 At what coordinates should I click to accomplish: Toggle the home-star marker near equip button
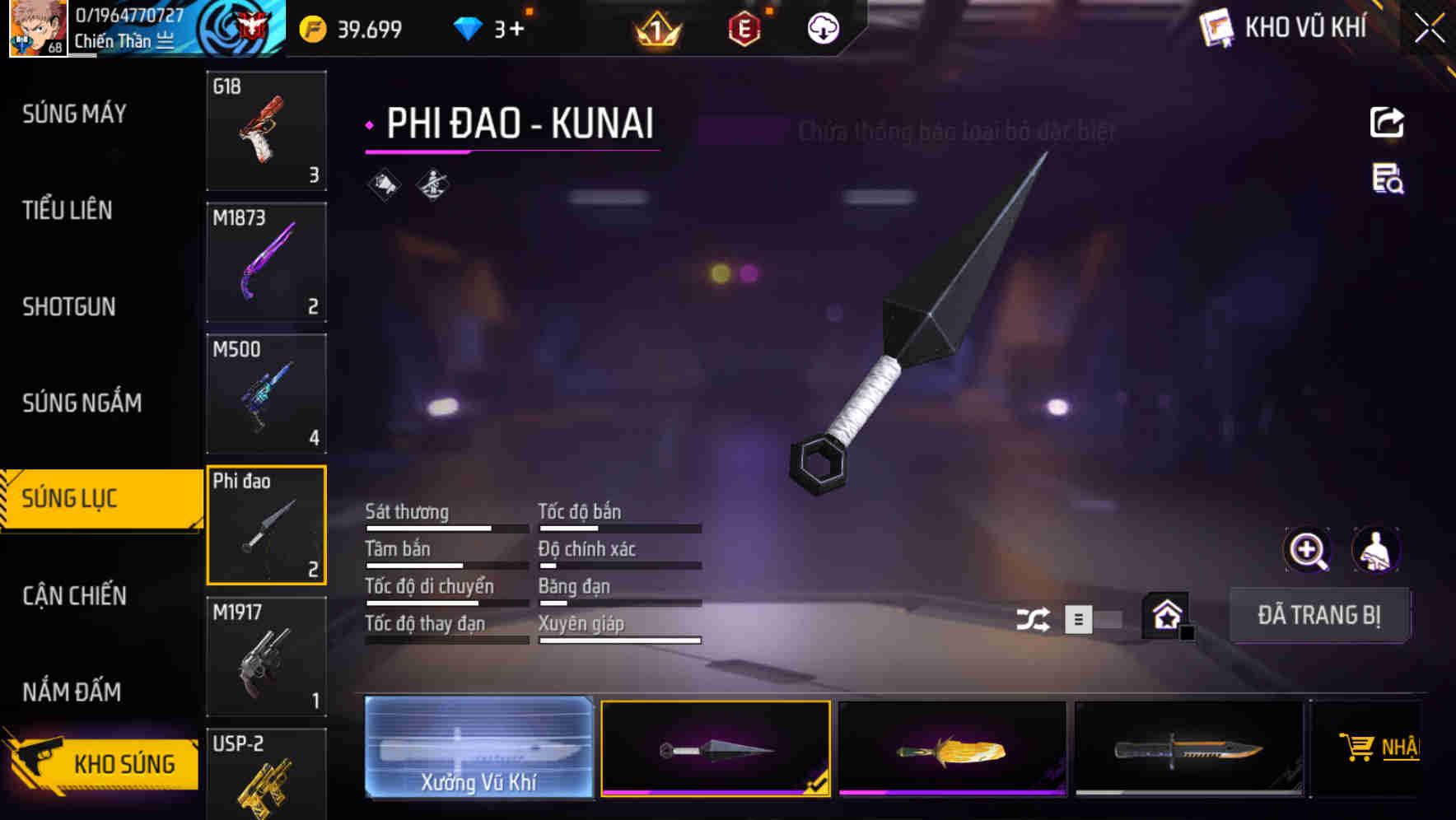pos(1165,616)
